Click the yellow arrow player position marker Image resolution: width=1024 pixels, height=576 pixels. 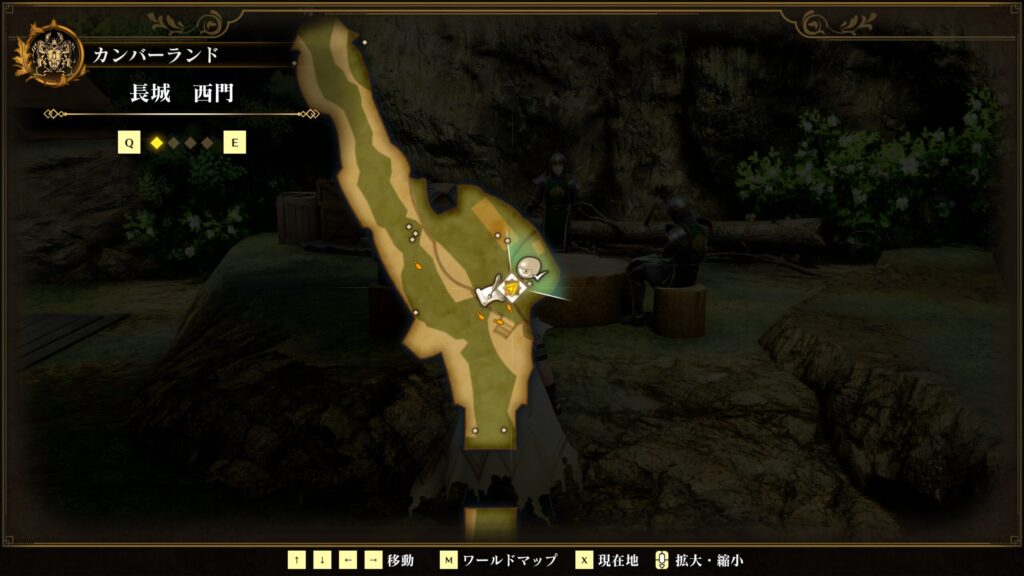tap(512, 288)
